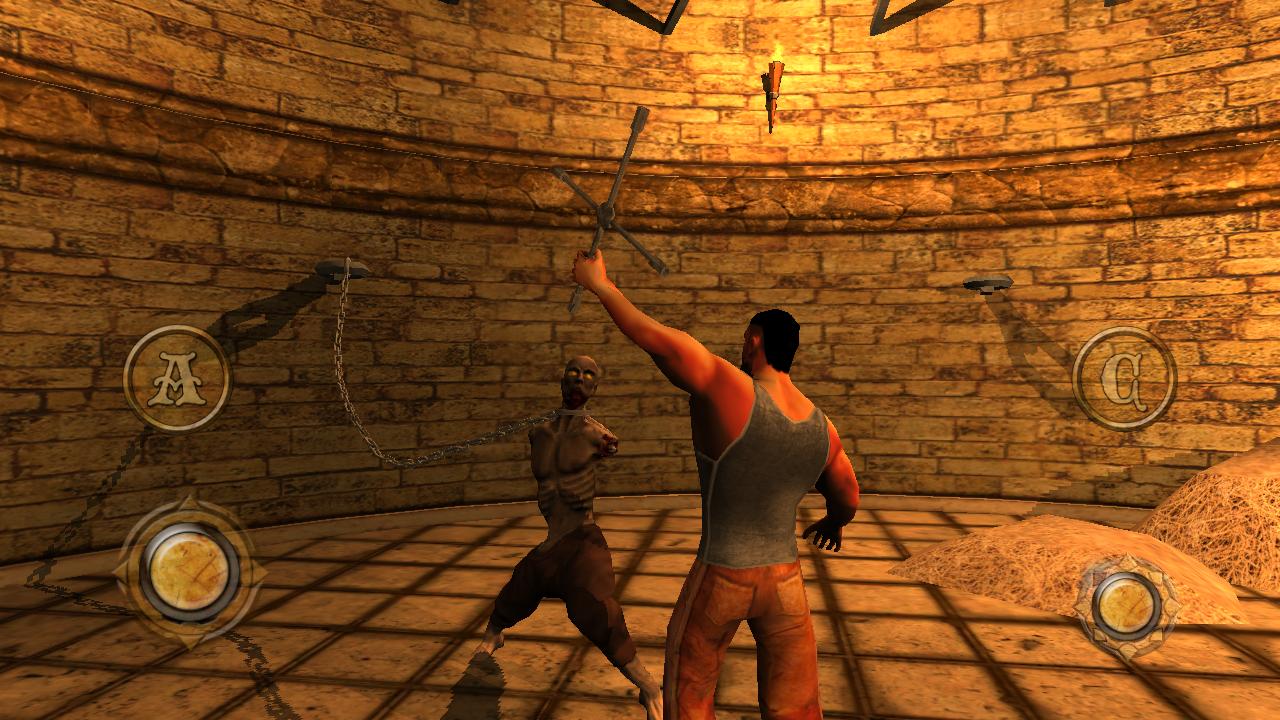This screenshot has width=1280, height=720.
Task: Tap the zombie enemy
Action: tap(565, 480)
